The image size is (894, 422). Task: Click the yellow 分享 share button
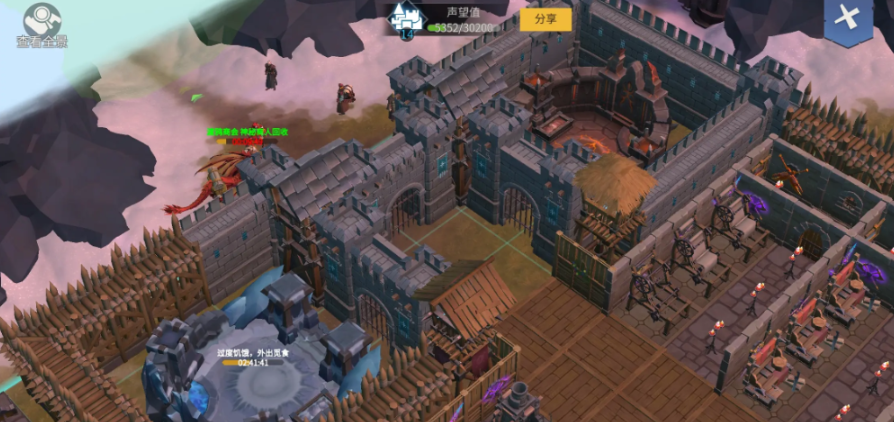point(545,19)
